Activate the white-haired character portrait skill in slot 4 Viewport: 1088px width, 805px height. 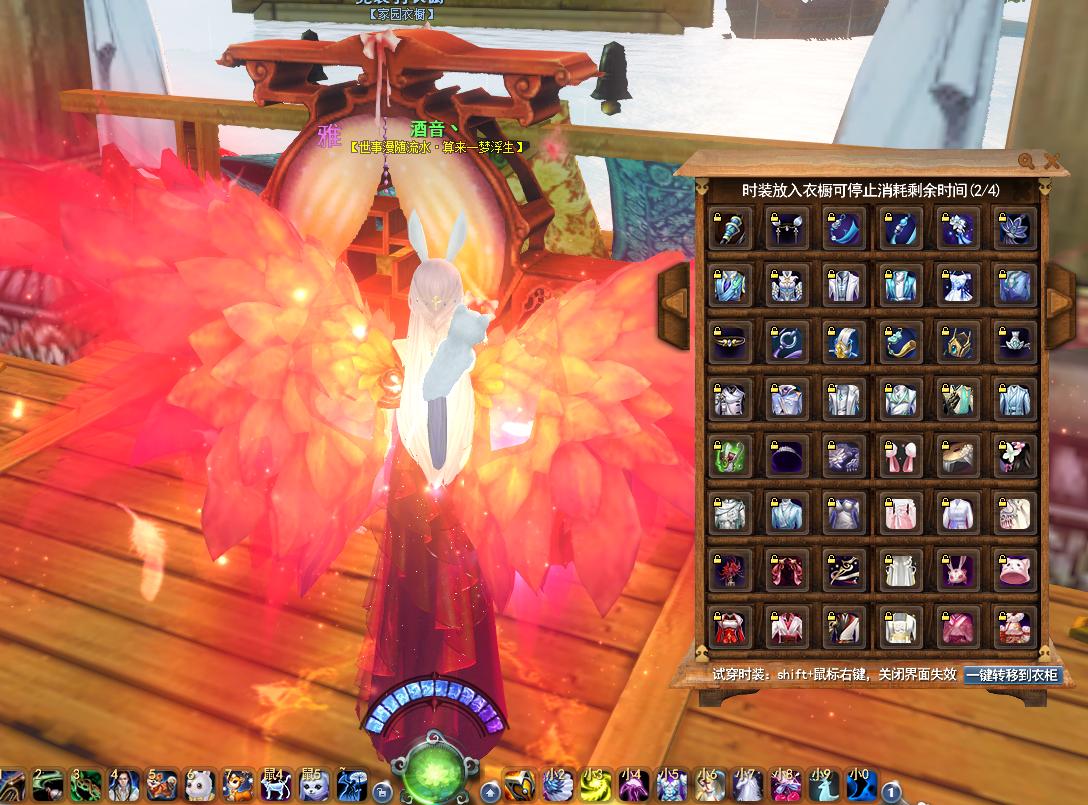point(123,785)
